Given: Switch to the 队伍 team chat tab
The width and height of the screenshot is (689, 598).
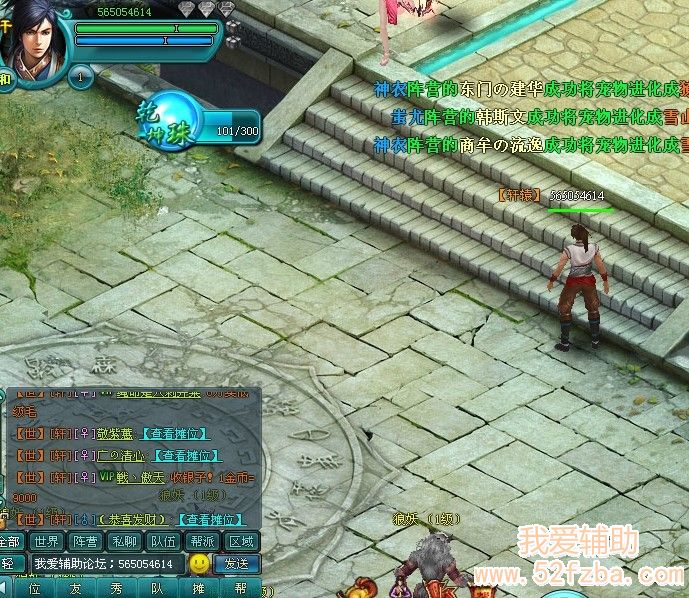Looking at the screenshot, I should click(164, 542).
